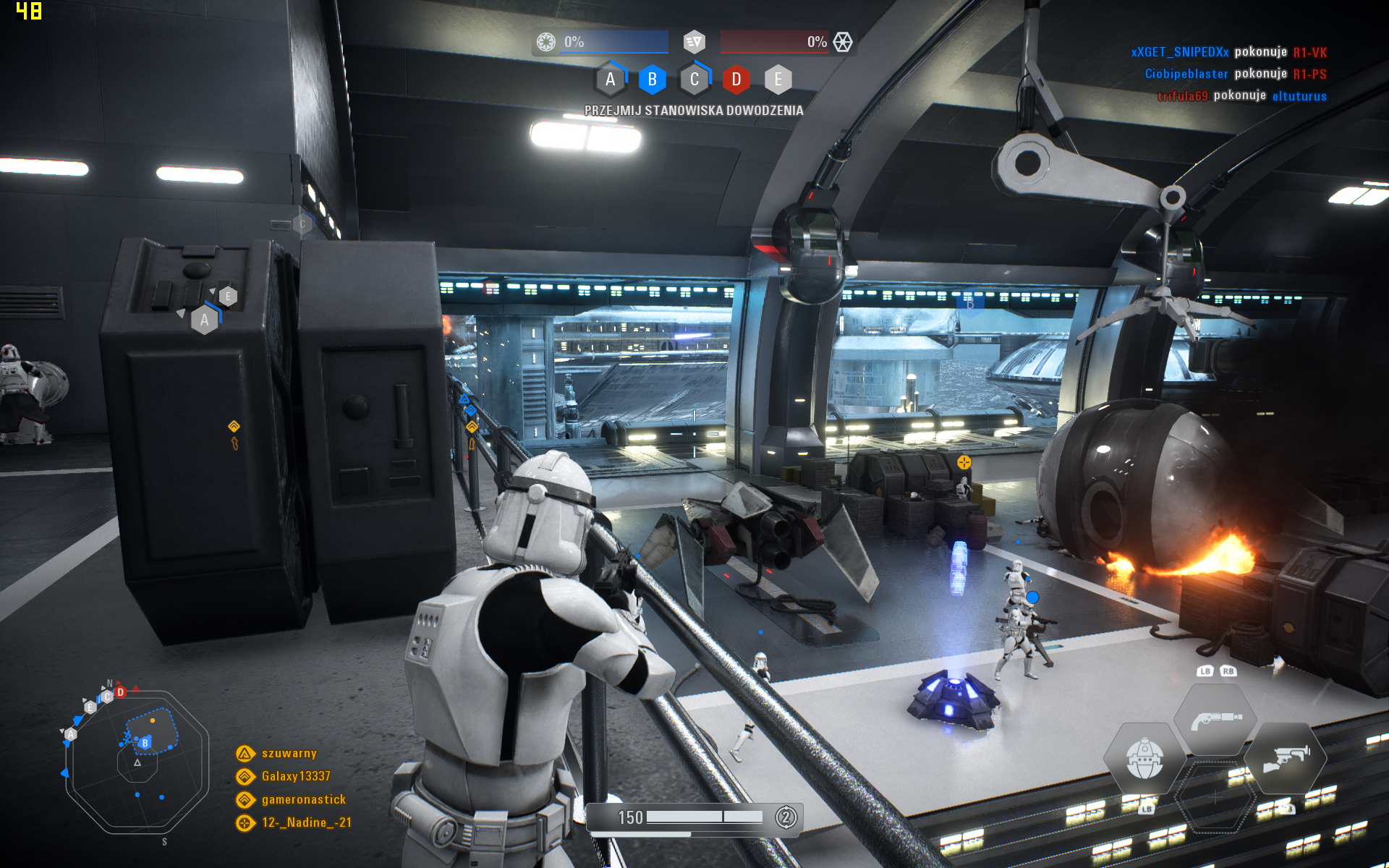Image resolution: width=1389 pixels, height=868 pixels.
Task: Click the center game mode badge
Action: coord(694,42)
